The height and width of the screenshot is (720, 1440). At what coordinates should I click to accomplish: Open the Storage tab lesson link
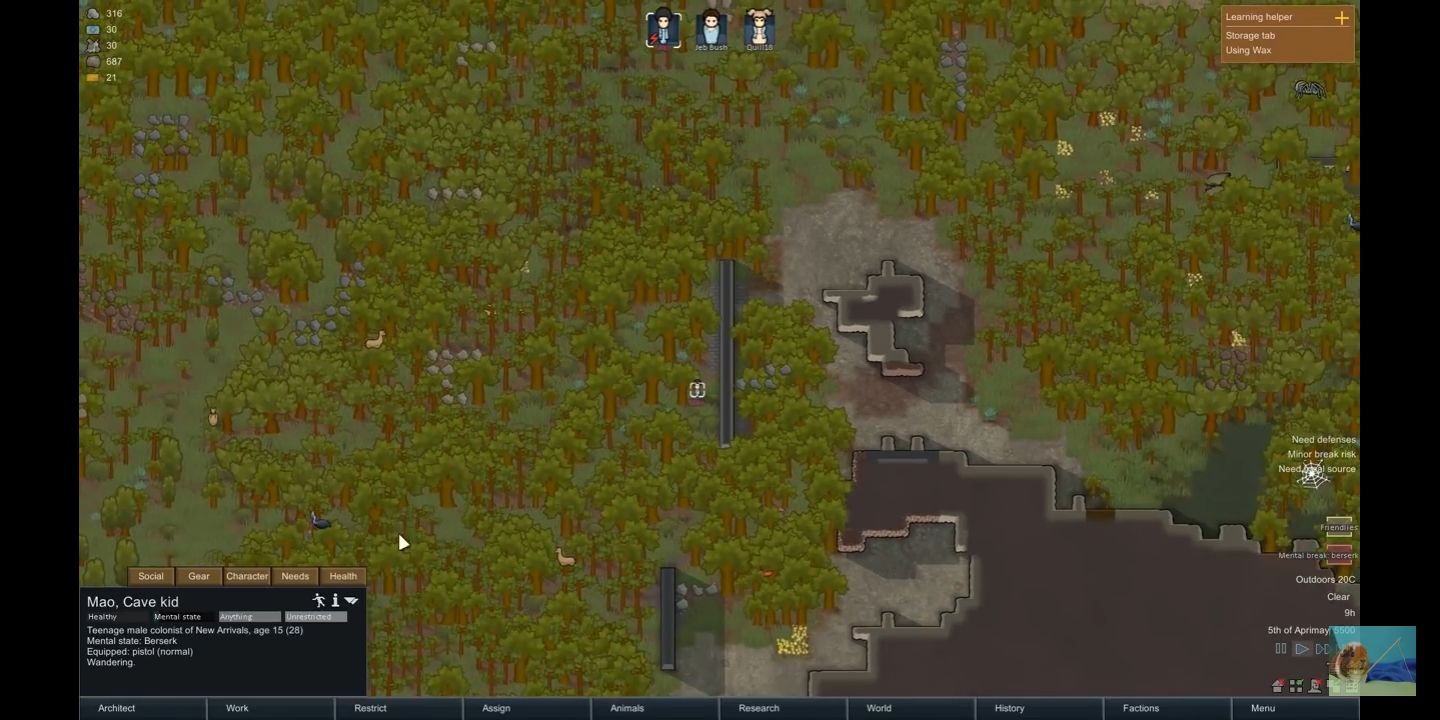pyautogui.click(x=1250, y=35)
